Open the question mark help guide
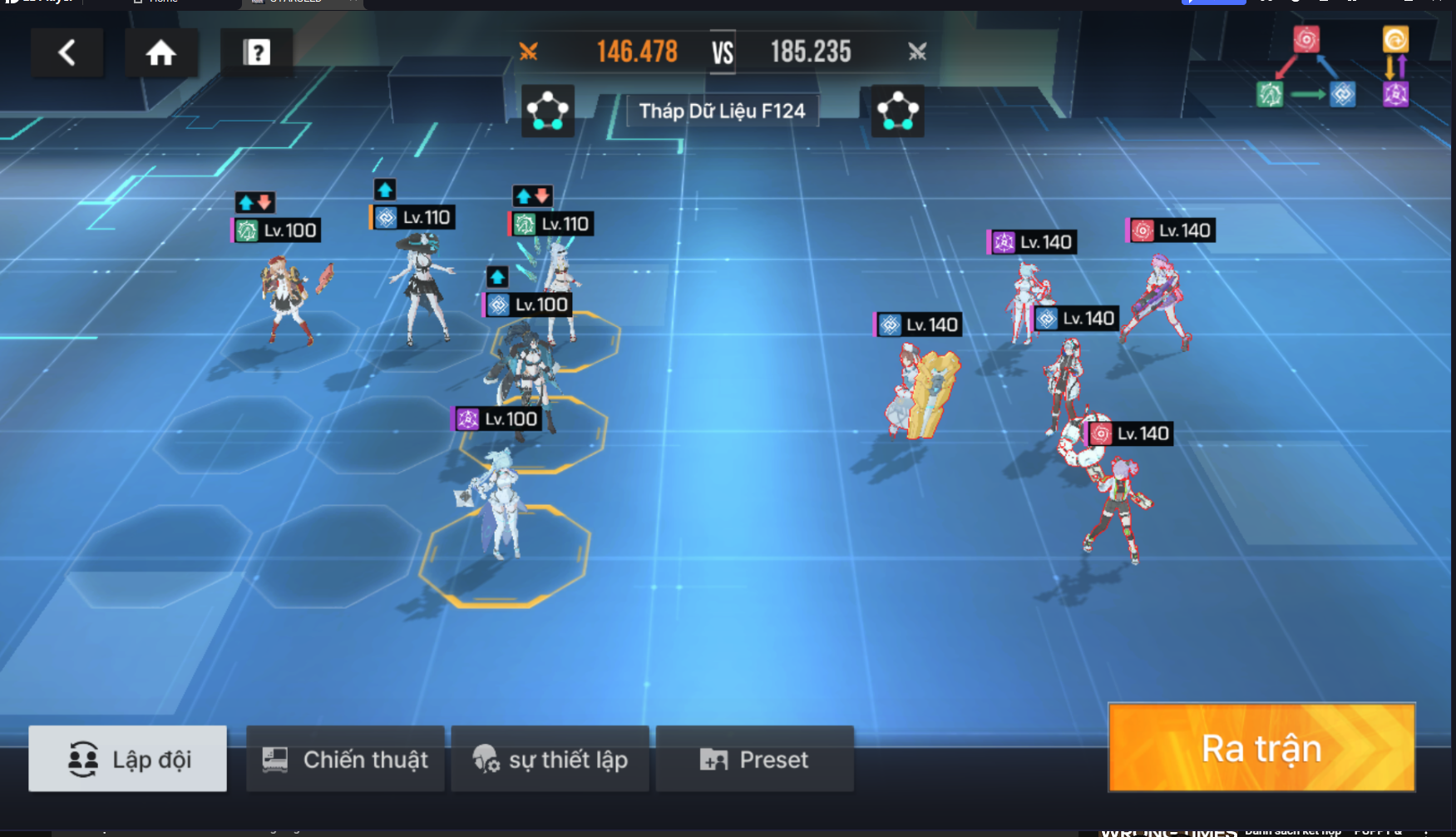Screen dimensions: 1456x837 [x=257, y=53]
